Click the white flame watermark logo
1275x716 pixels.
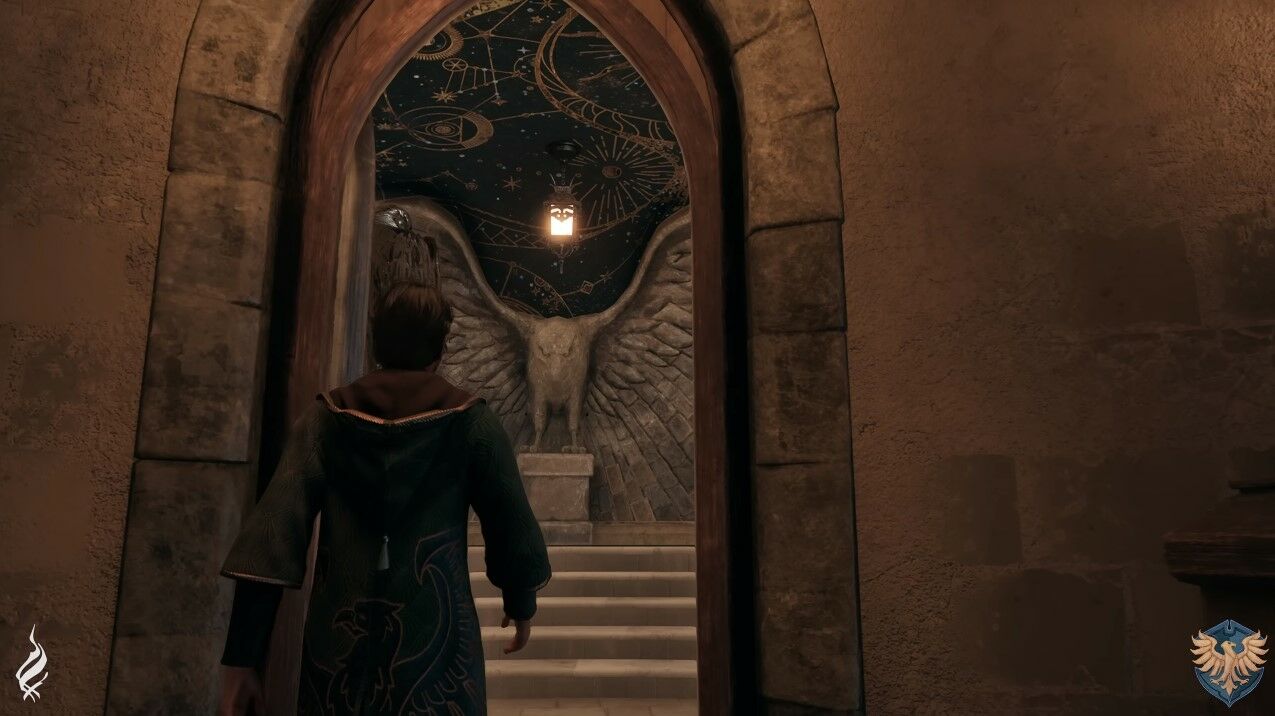[x=32, y=663]
